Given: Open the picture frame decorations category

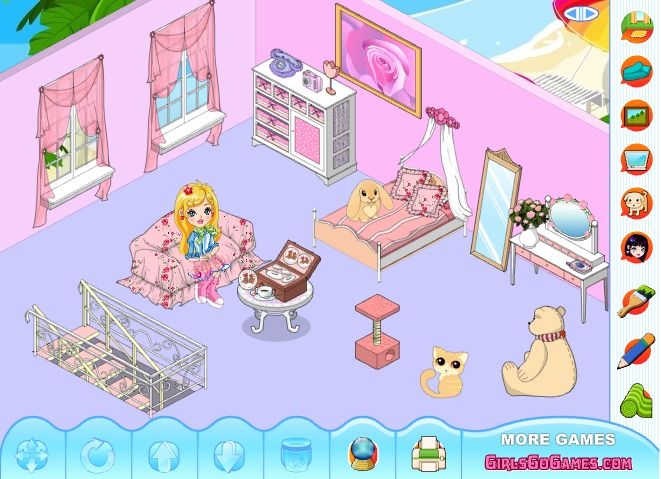Looking at the screenshot, I should click(634, 113).
